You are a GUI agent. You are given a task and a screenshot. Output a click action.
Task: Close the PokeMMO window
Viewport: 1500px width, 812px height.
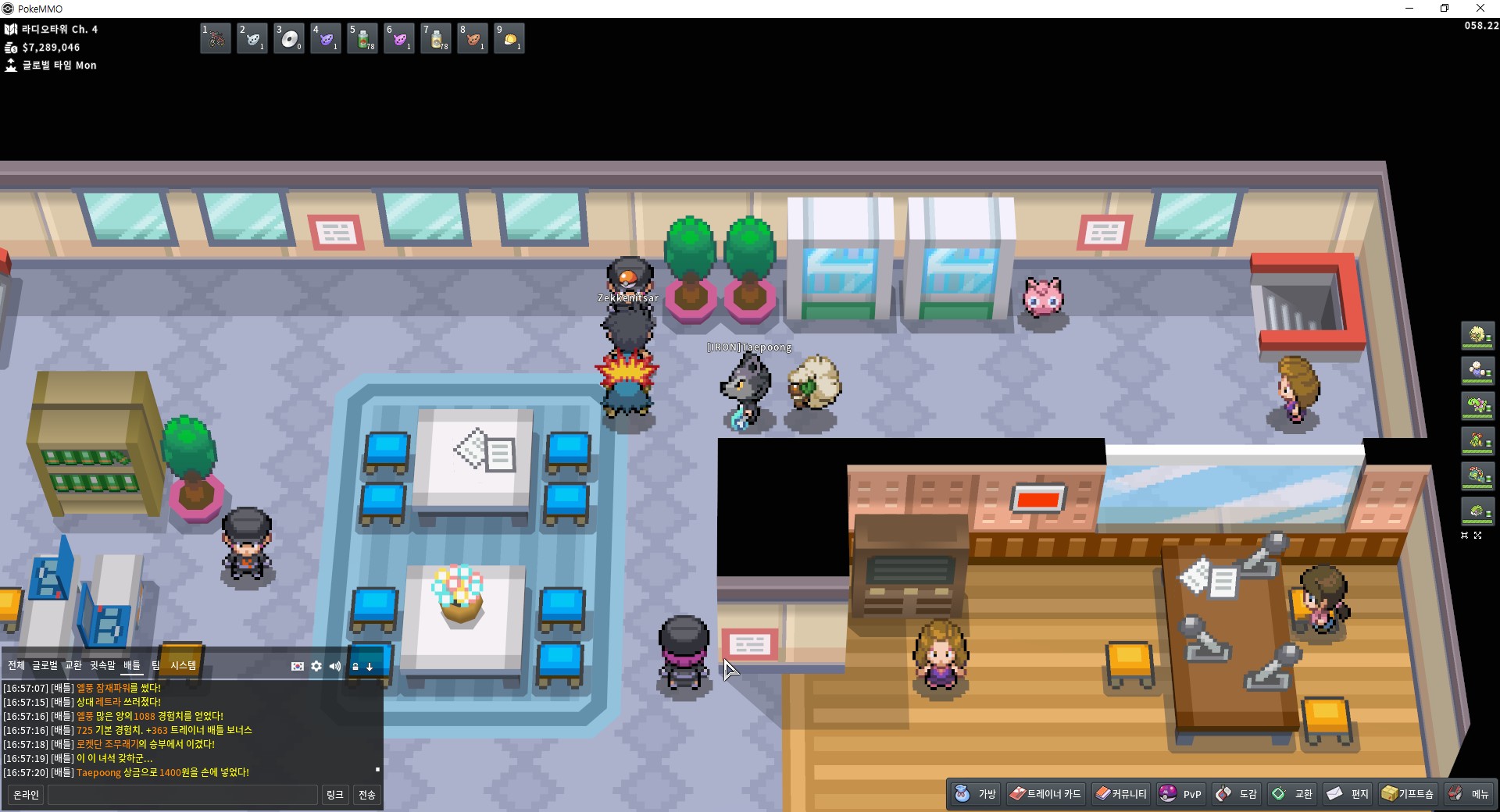click(x=1480, y=9)
